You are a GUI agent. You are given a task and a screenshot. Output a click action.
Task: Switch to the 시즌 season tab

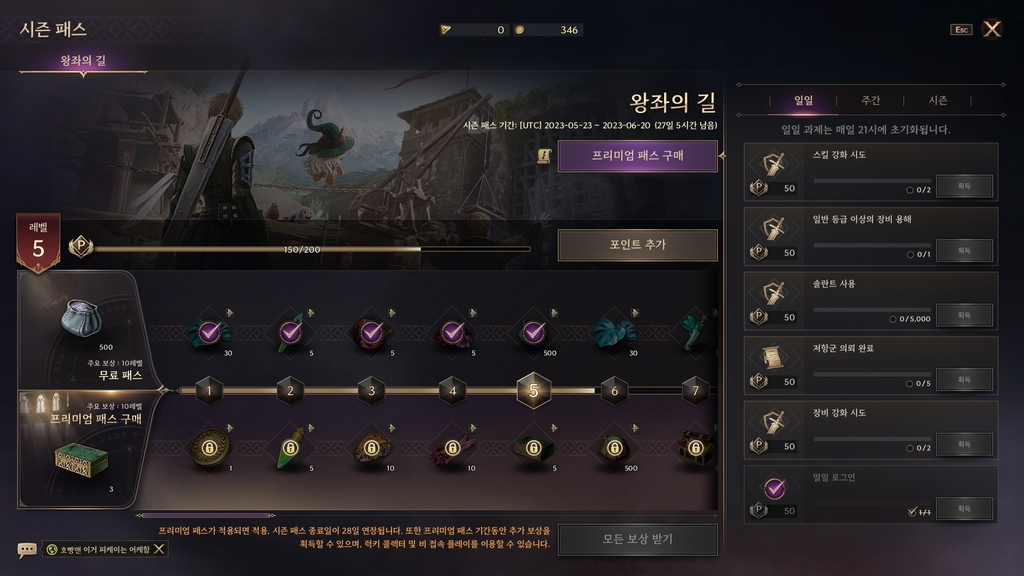tap(937, 101)
